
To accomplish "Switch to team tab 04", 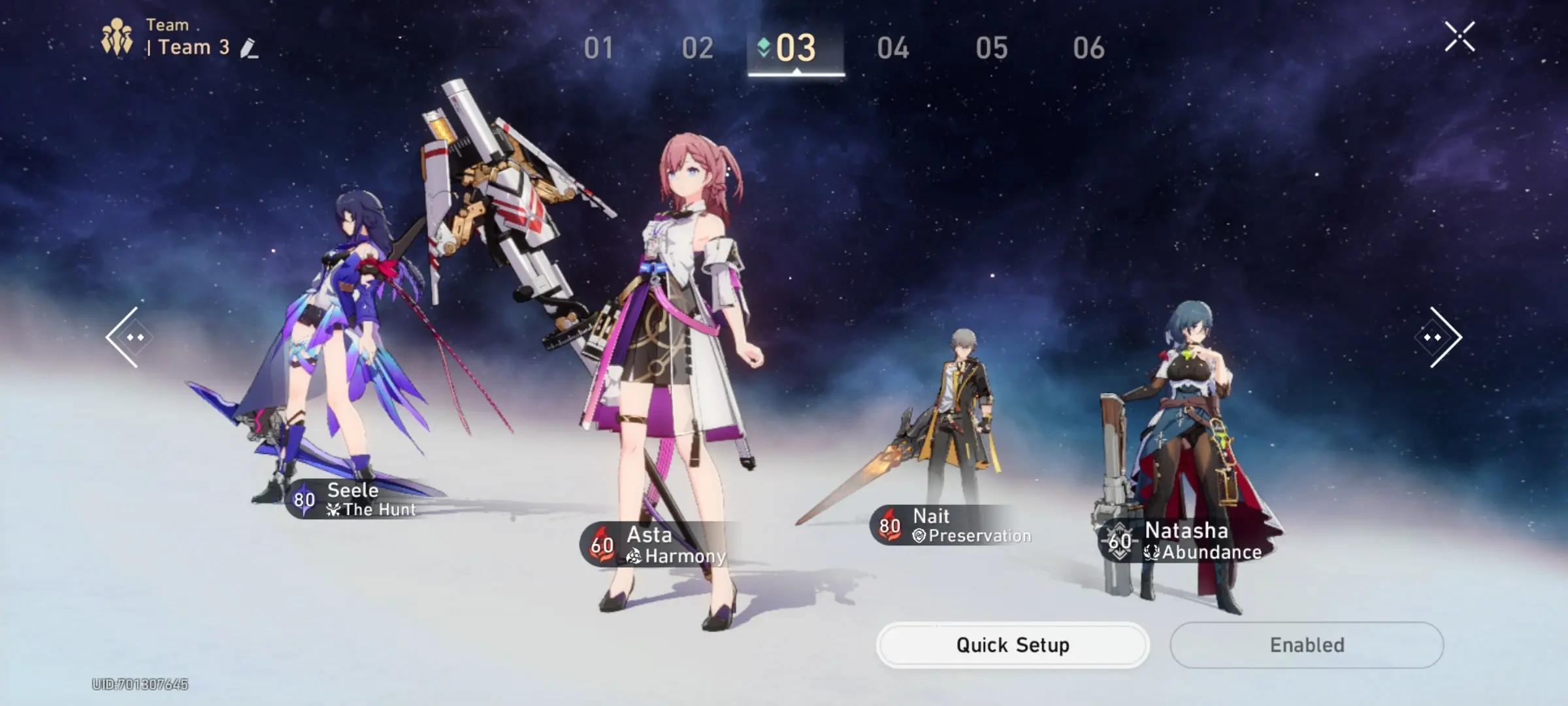I will pyautogui.click(x=893, y=48).
